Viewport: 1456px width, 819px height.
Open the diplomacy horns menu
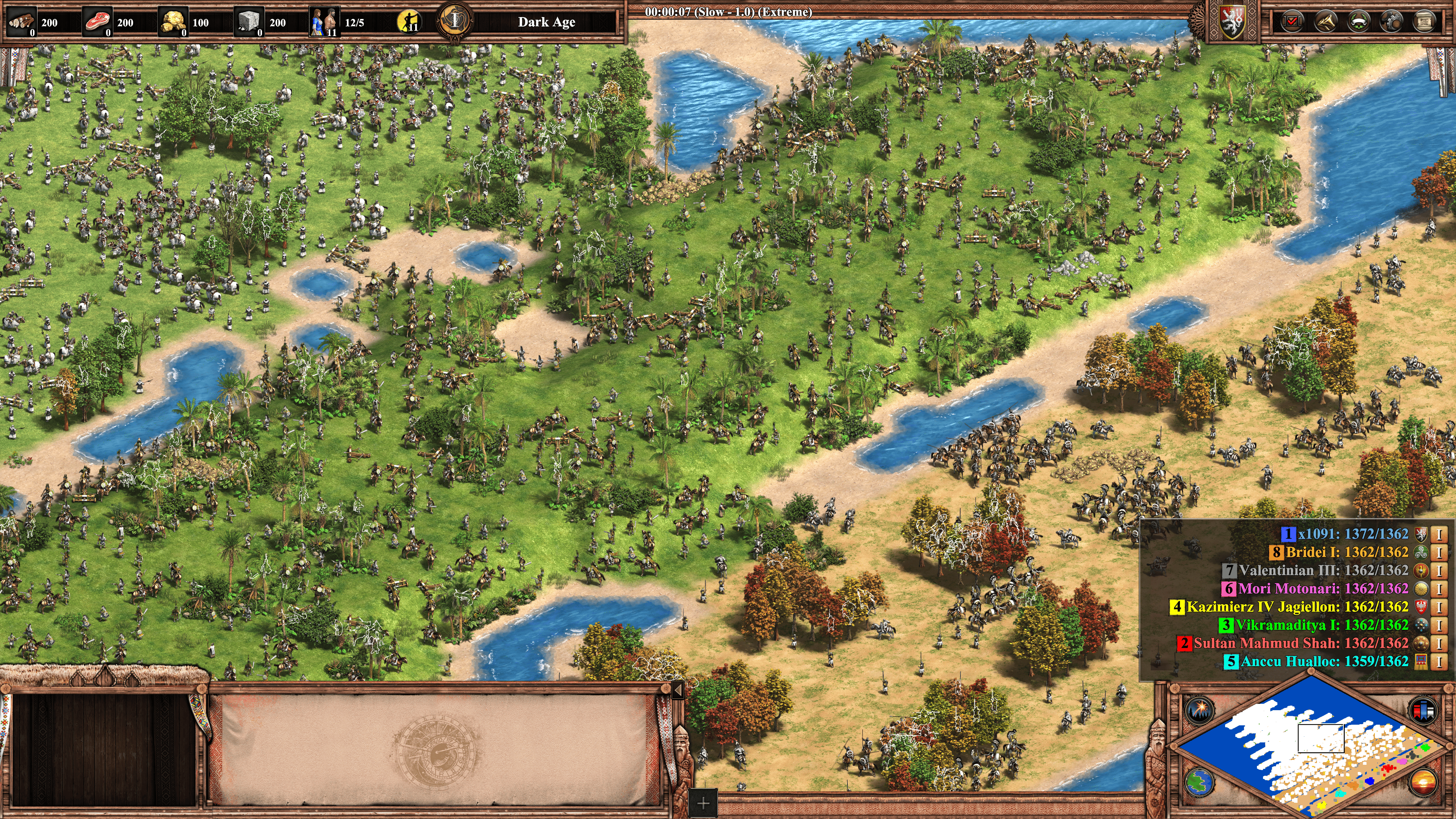click(1326, 22)
